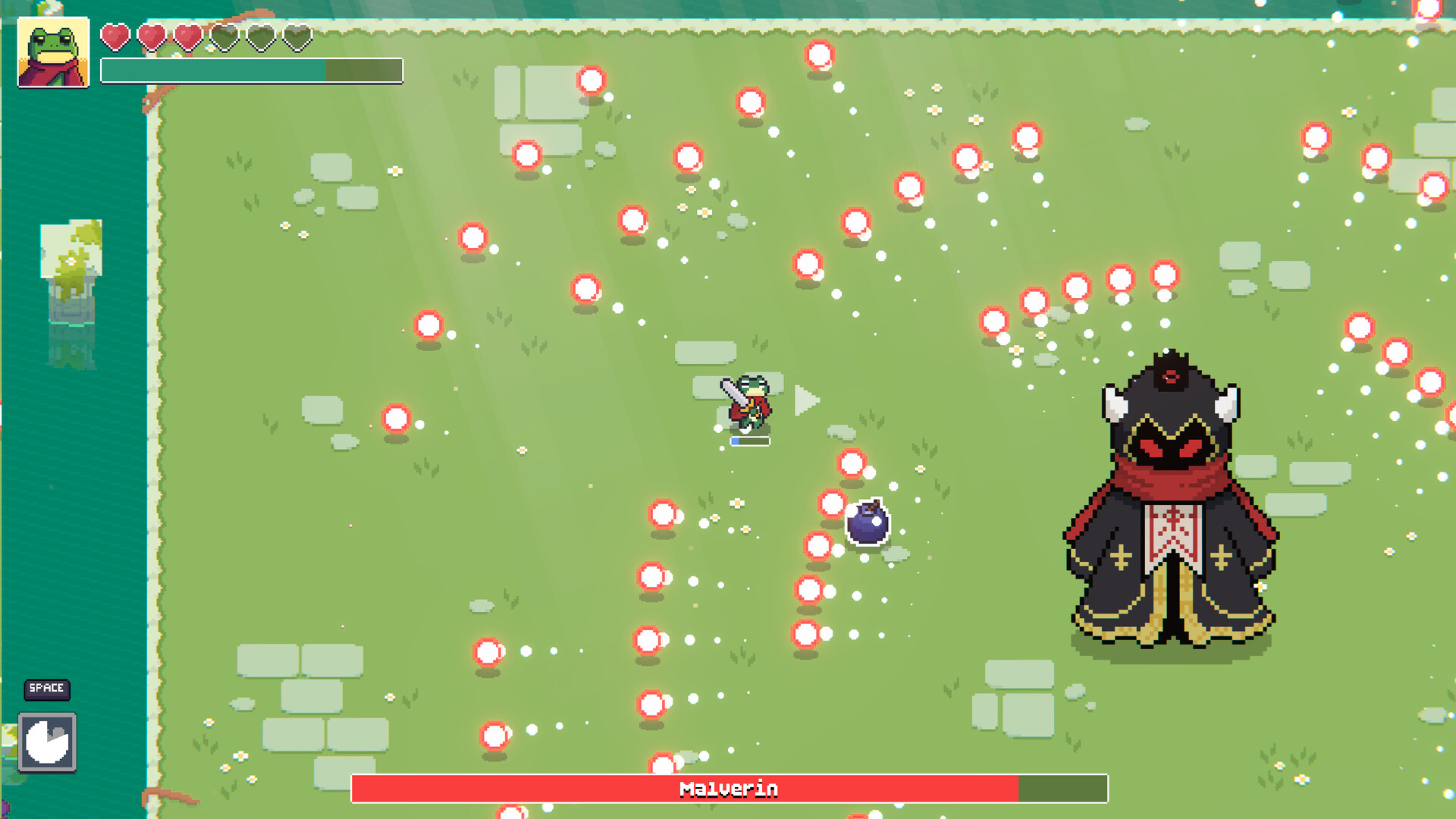Click the third red heart icon

188,35
